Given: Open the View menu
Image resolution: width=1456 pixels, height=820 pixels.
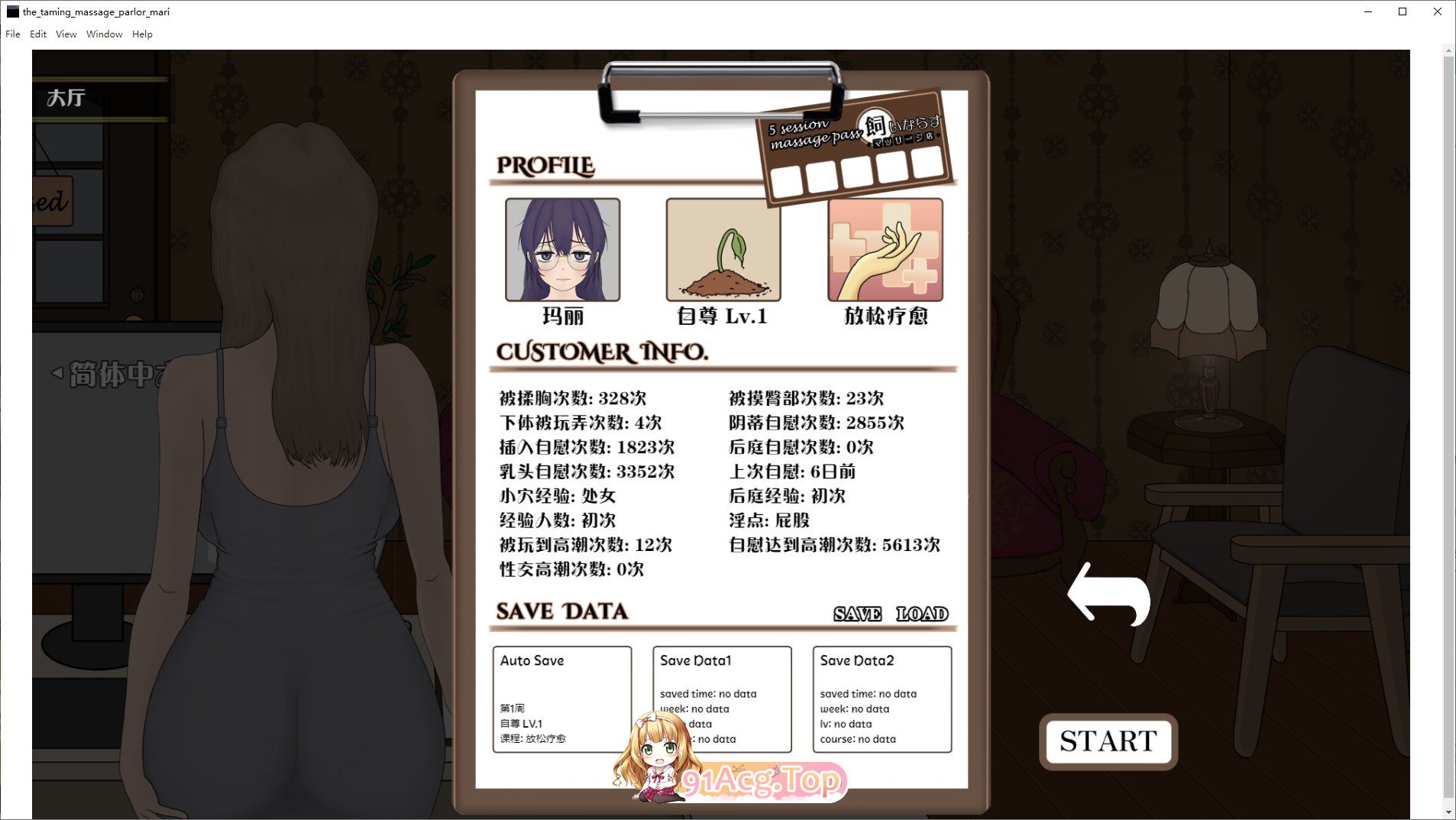Looking at the screenshot, I should tap(66, 34).
